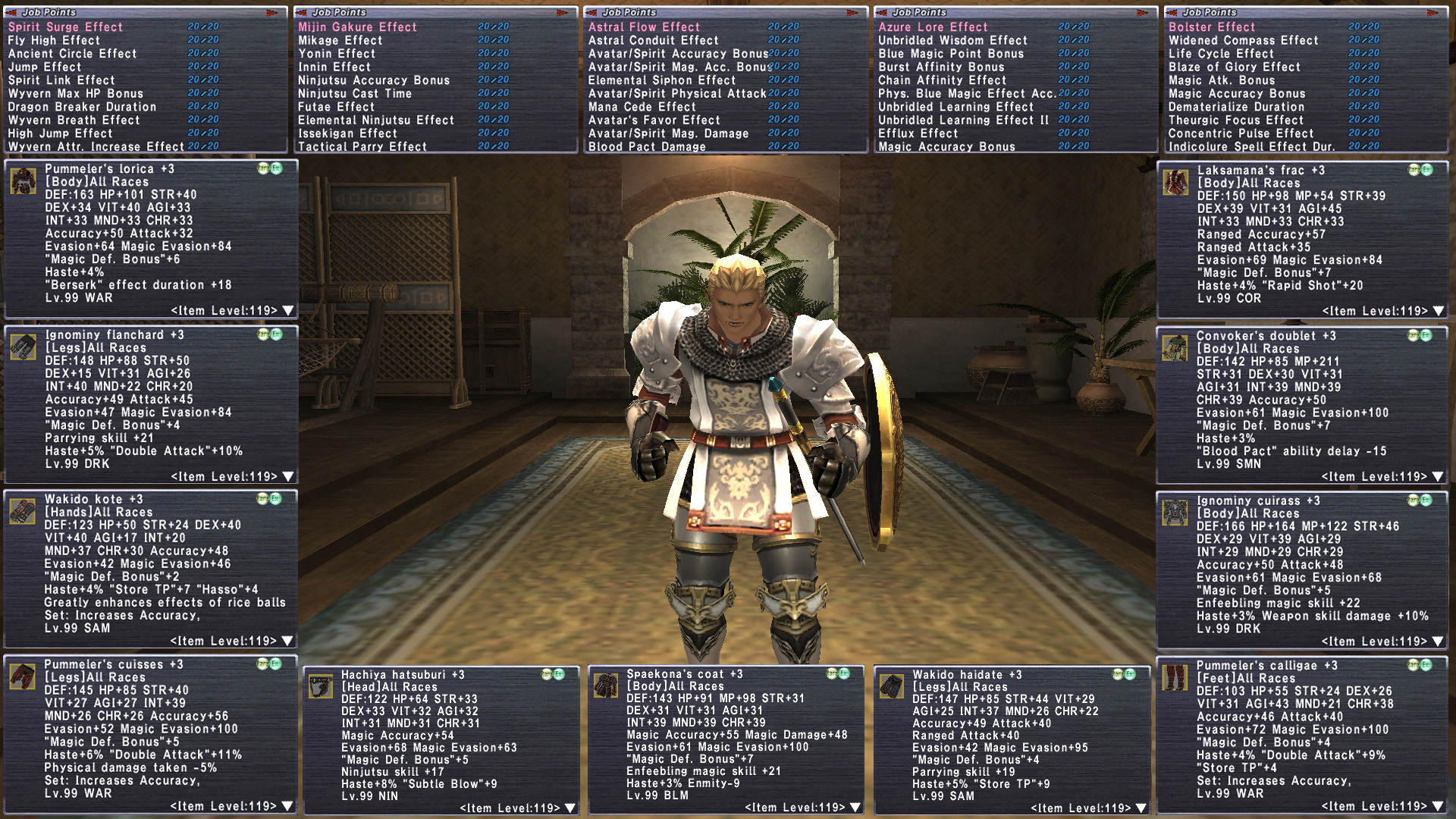This screenshot has width=1456, height=819.
Task: Toggle the Ignominy cuirass +3 item level arrow
Action: [x=1438, y=642]
